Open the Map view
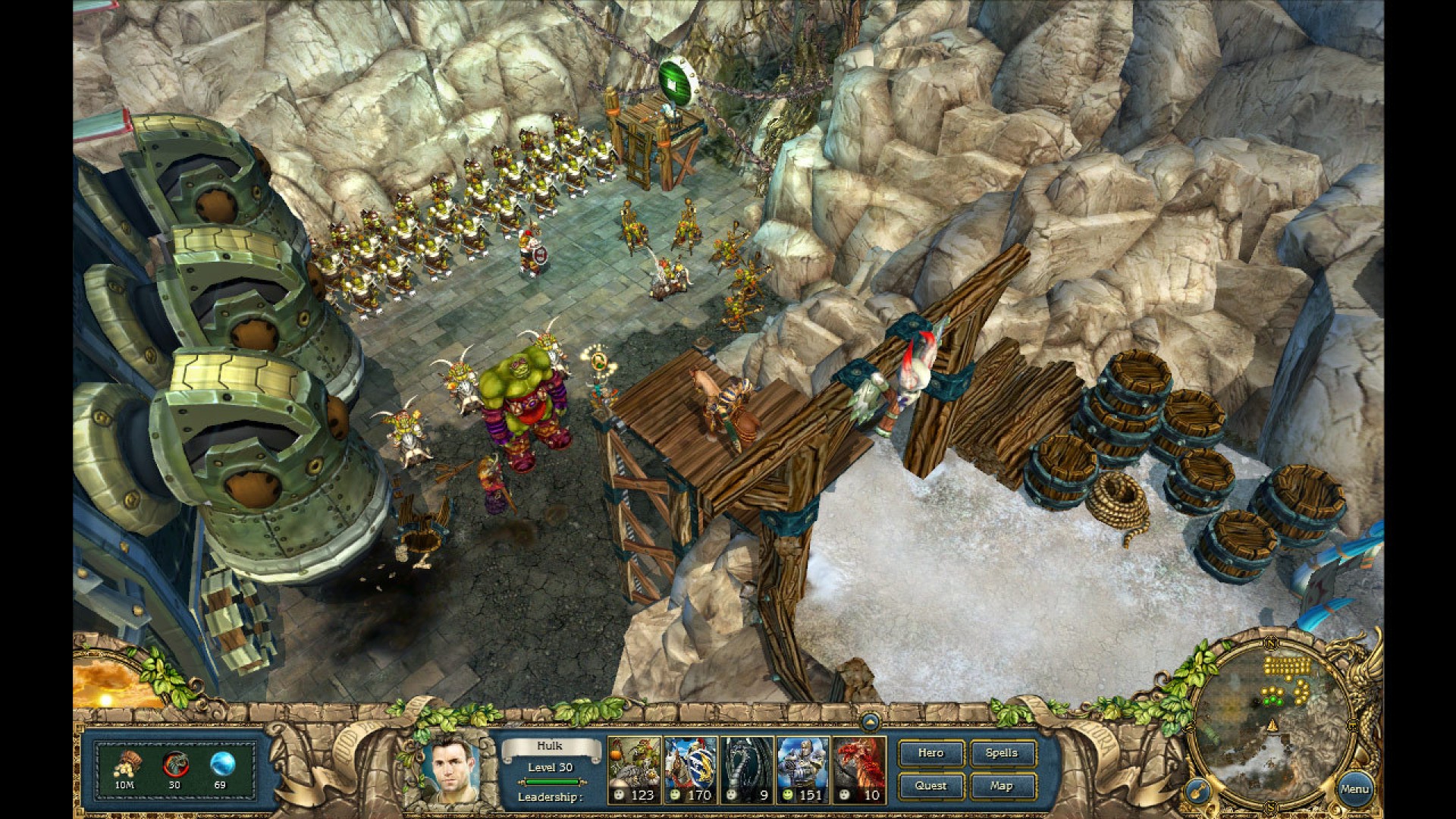Image resolution: width=1456 pixels, height=819 pixels. [1001, 786]
